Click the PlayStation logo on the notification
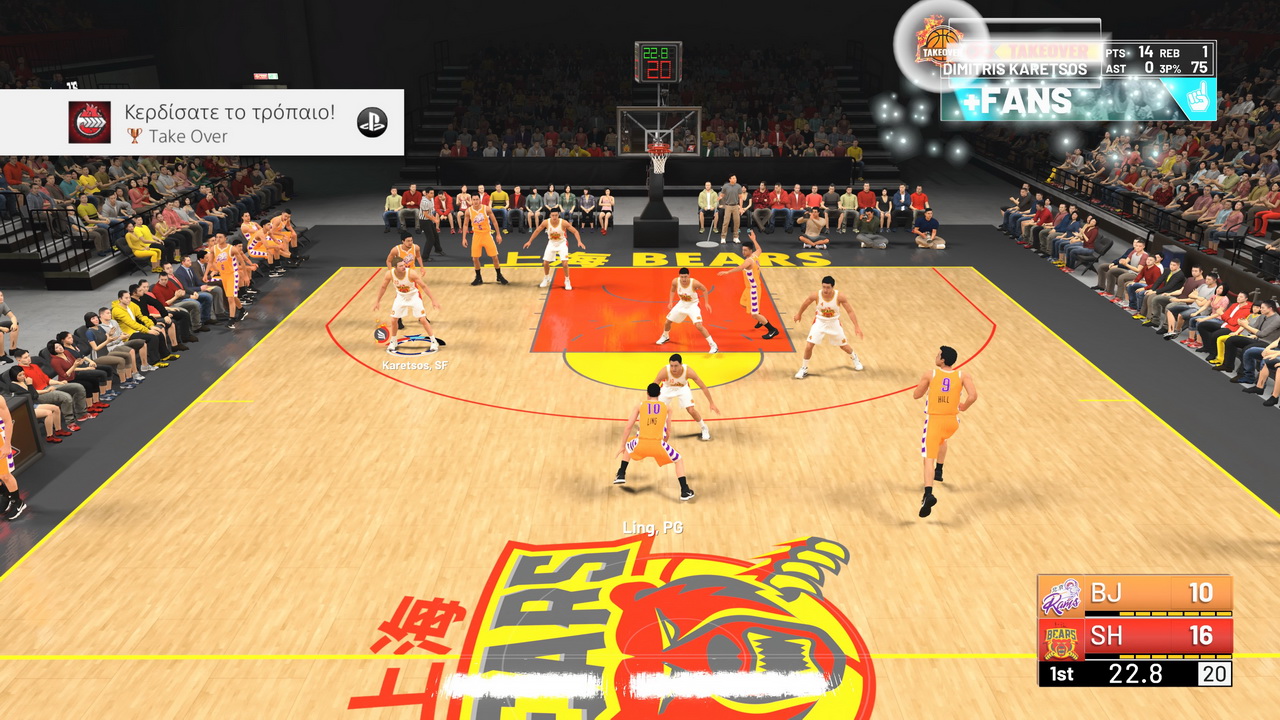The width and height of the screenshot is (1280, 720). 372,122
